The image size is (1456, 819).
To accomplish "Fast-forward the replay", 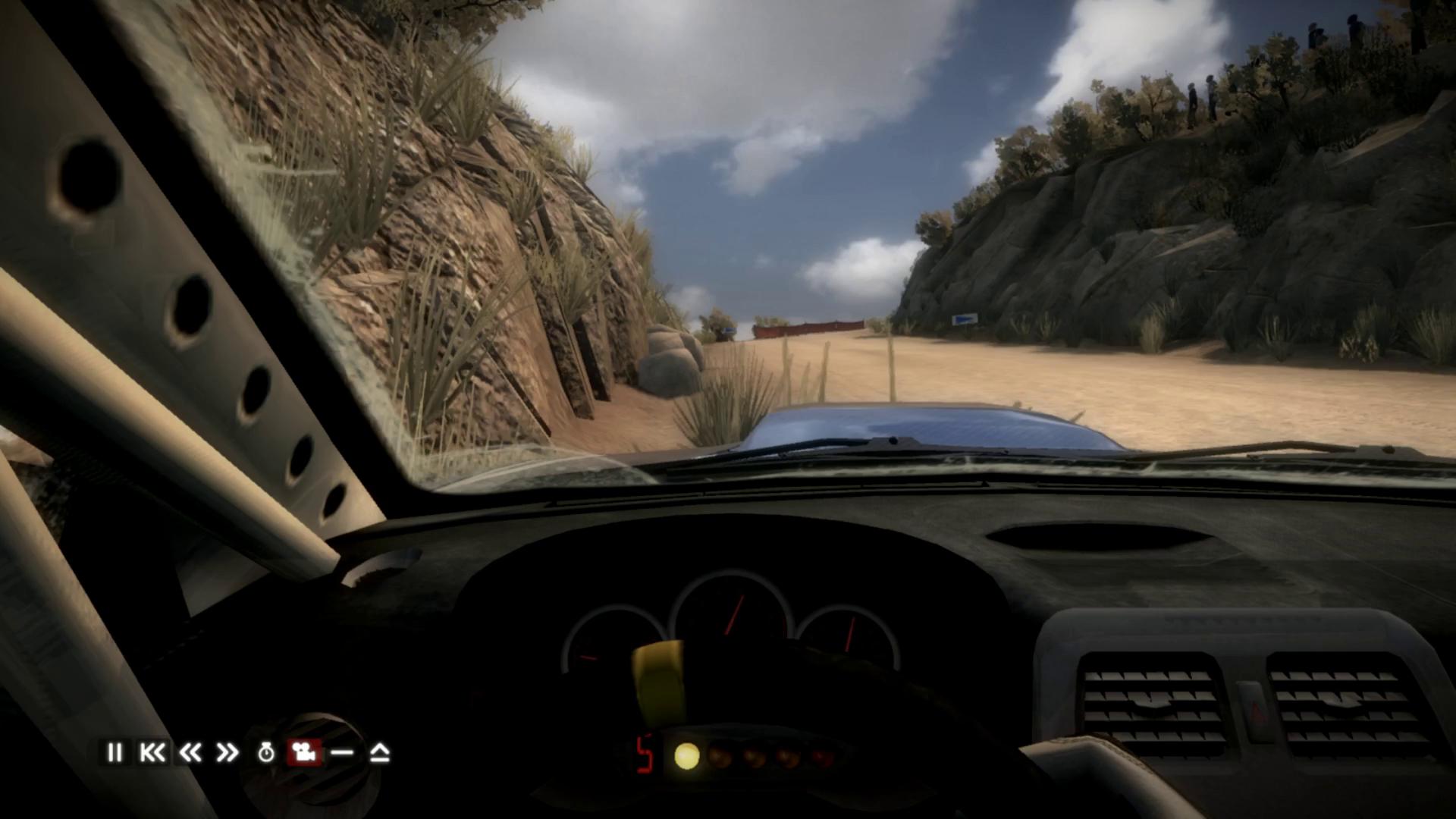I will tap(227, 752).
